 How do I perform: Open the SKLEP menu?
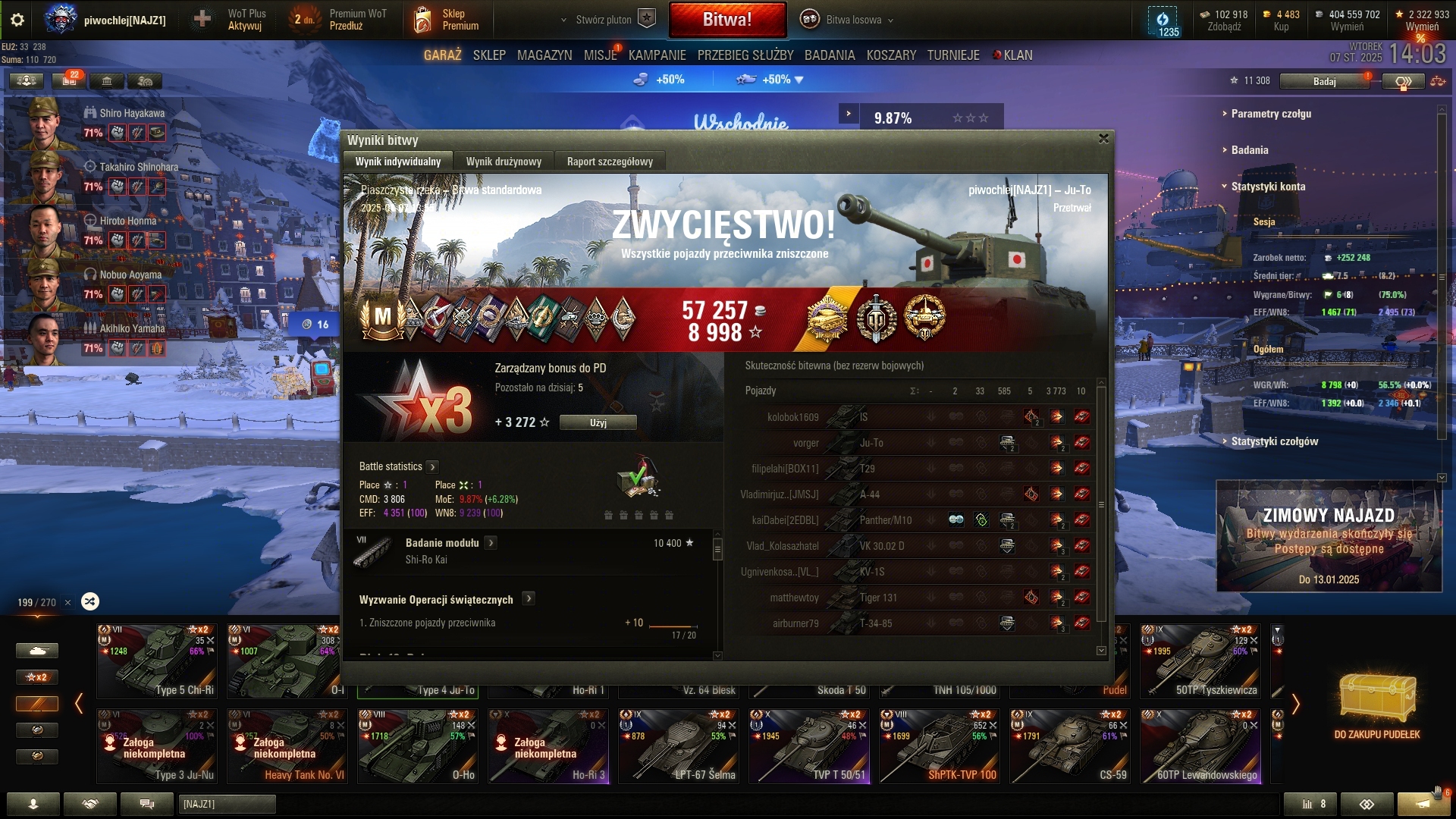click(489, 55)
